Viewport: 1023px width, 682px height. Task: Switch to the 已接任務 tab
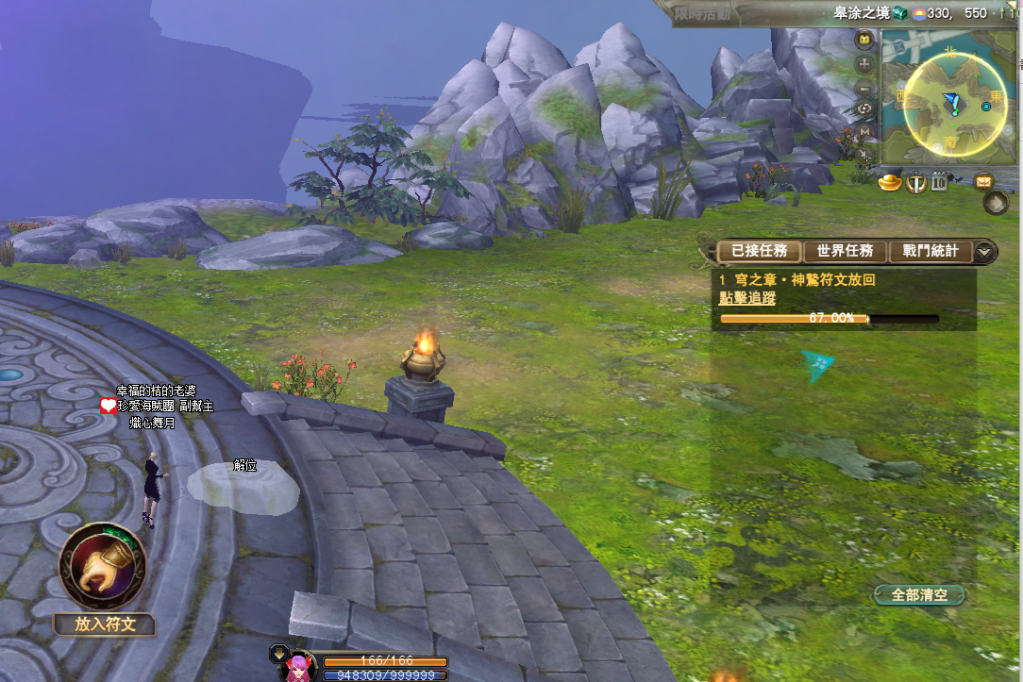coord(759,251)
